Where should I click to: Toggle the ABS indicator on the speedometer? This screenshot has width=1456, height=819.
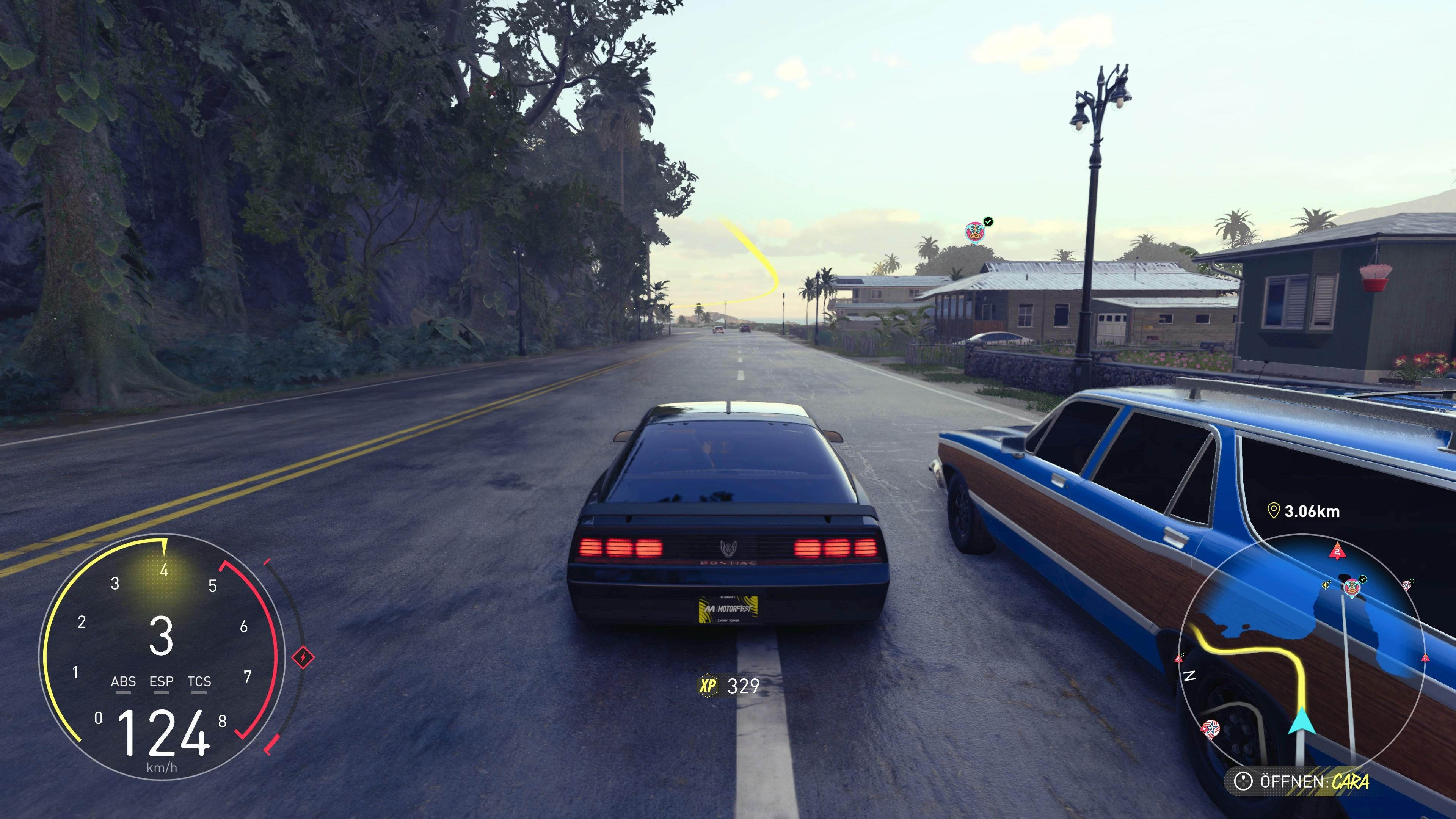click(x=124, y=682)
